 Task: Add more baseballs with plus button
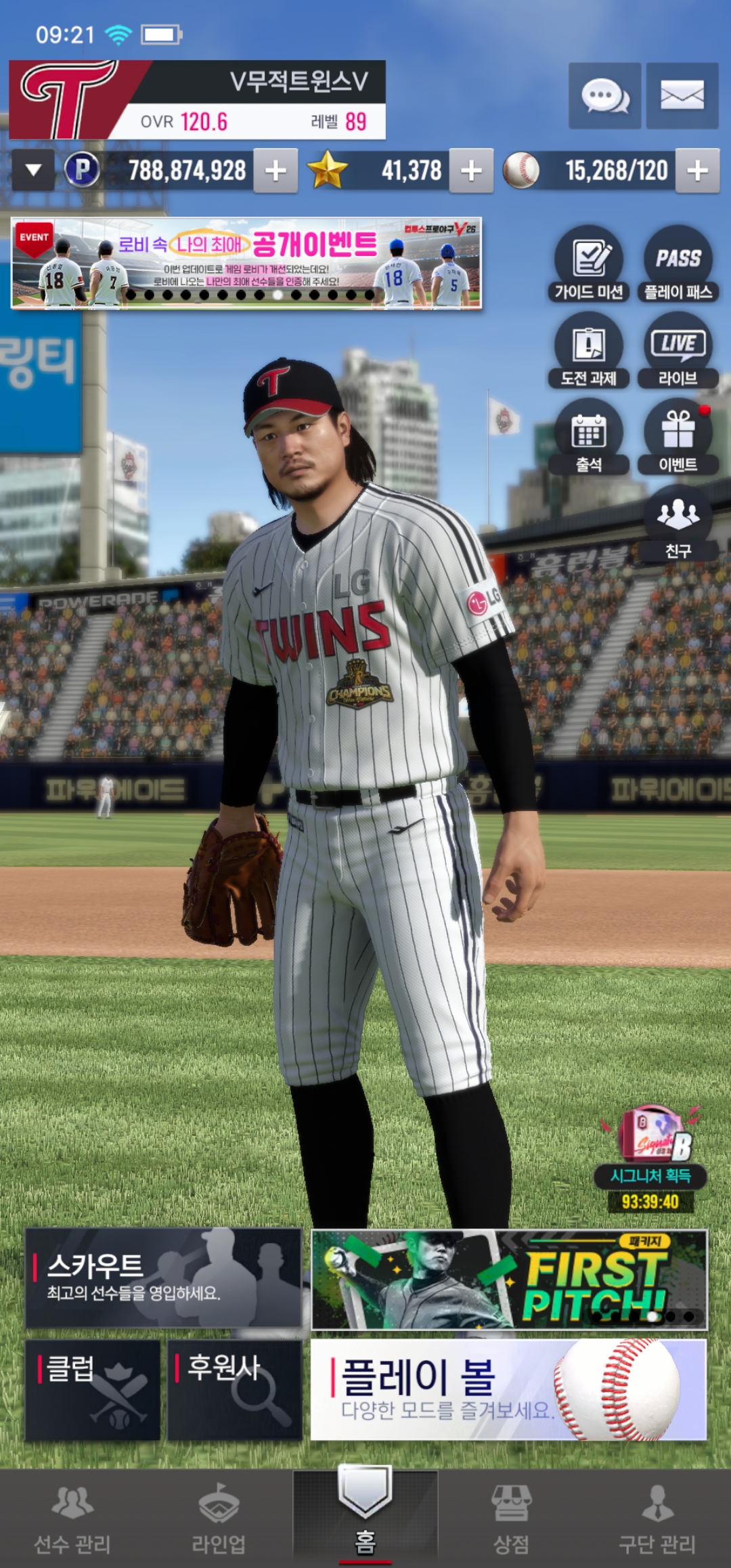[x=697, y=171]
